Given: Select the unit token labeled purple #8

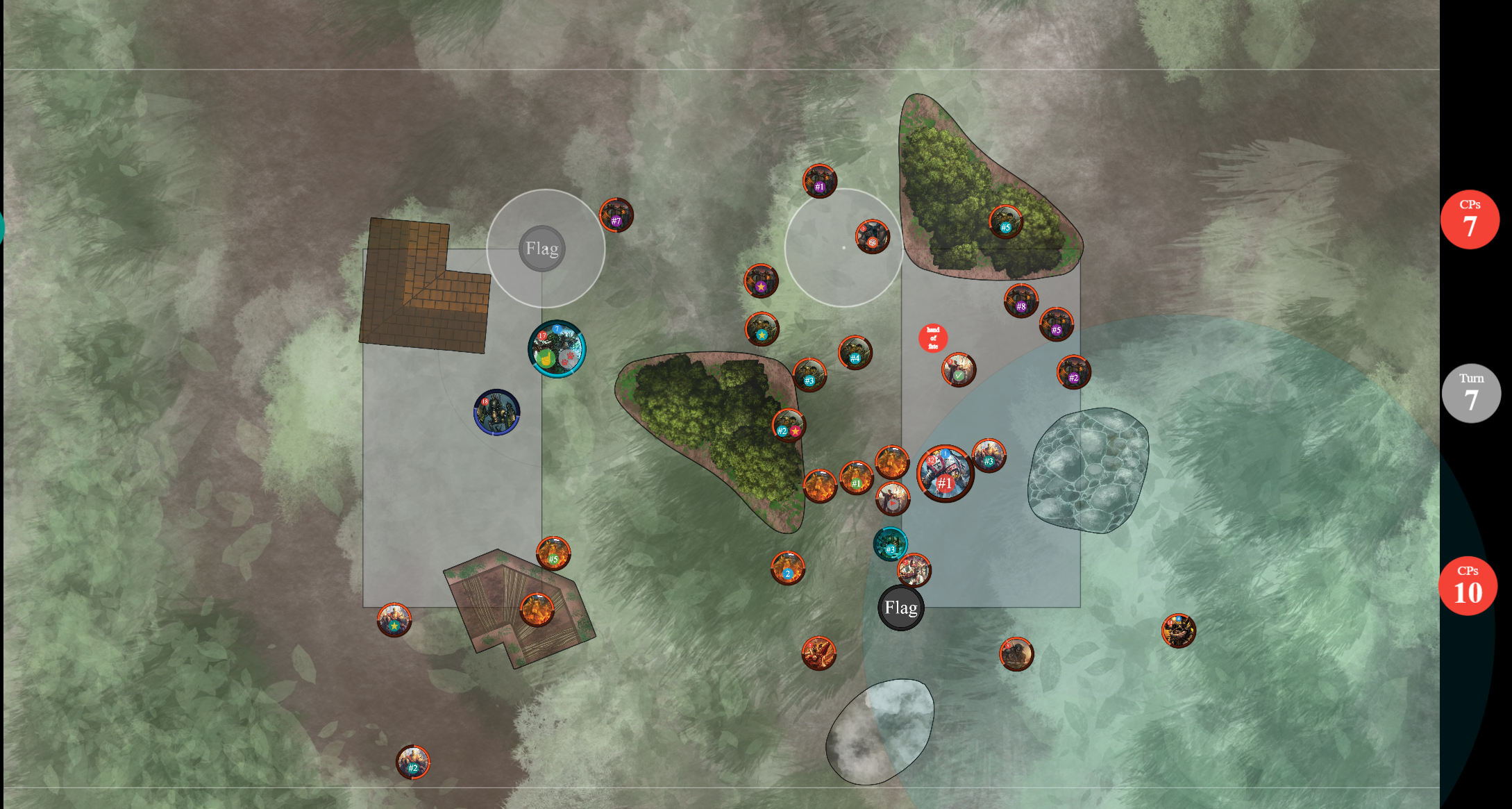Looking at the screenshot, I should point(1020,301).
